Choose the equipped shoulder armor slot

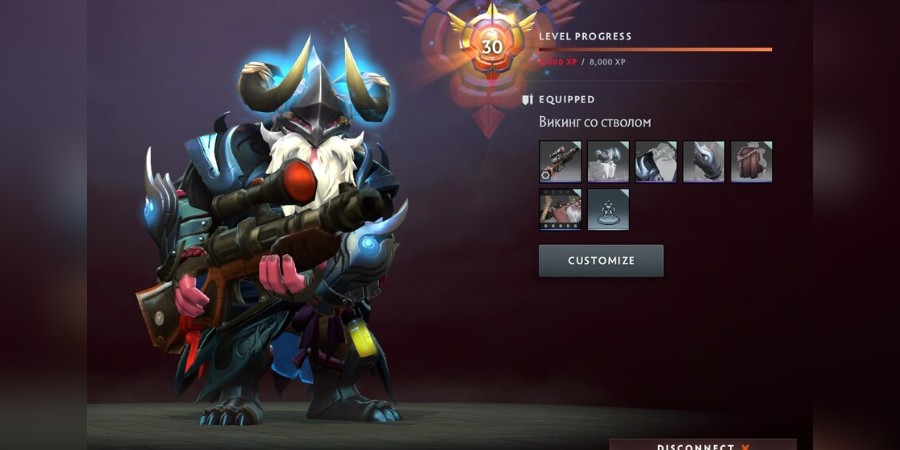(656, 161)
